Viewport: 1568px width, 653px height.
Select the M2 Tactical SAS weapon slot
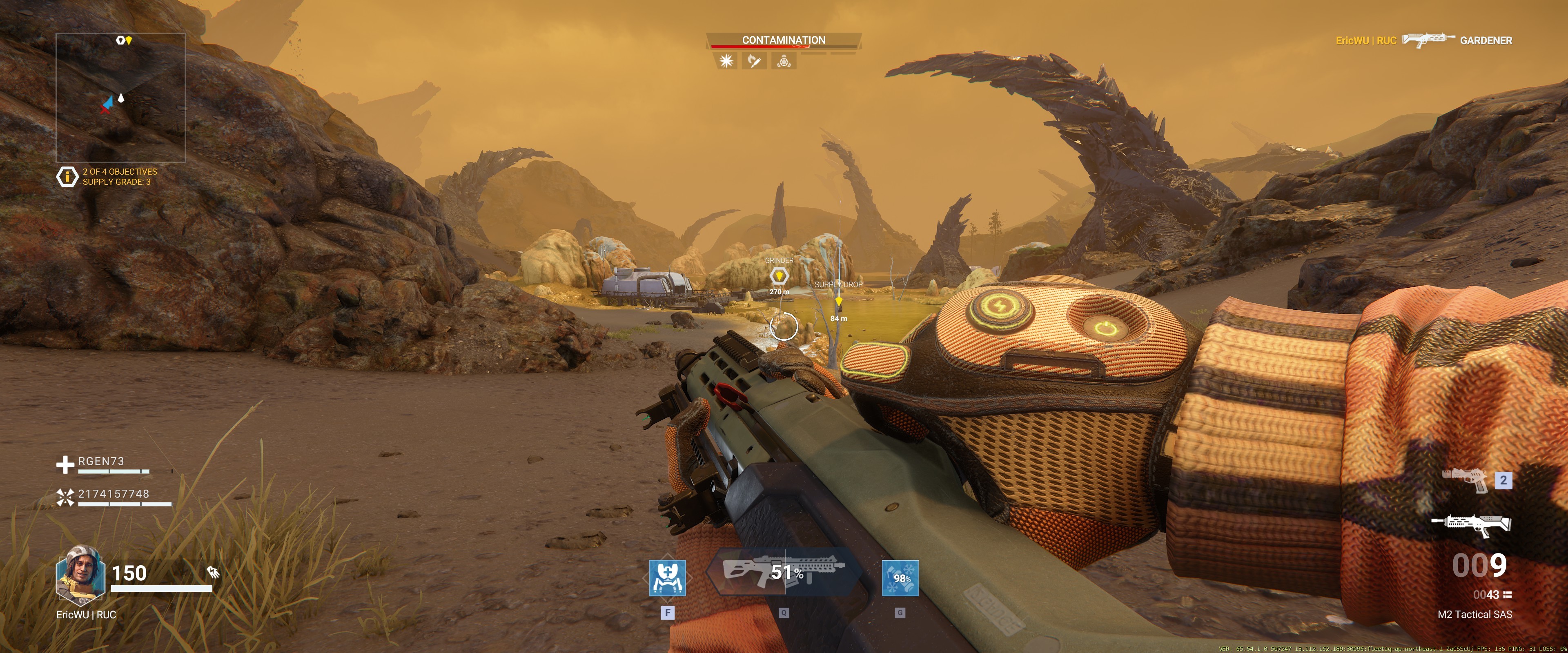click(1470, 524)
